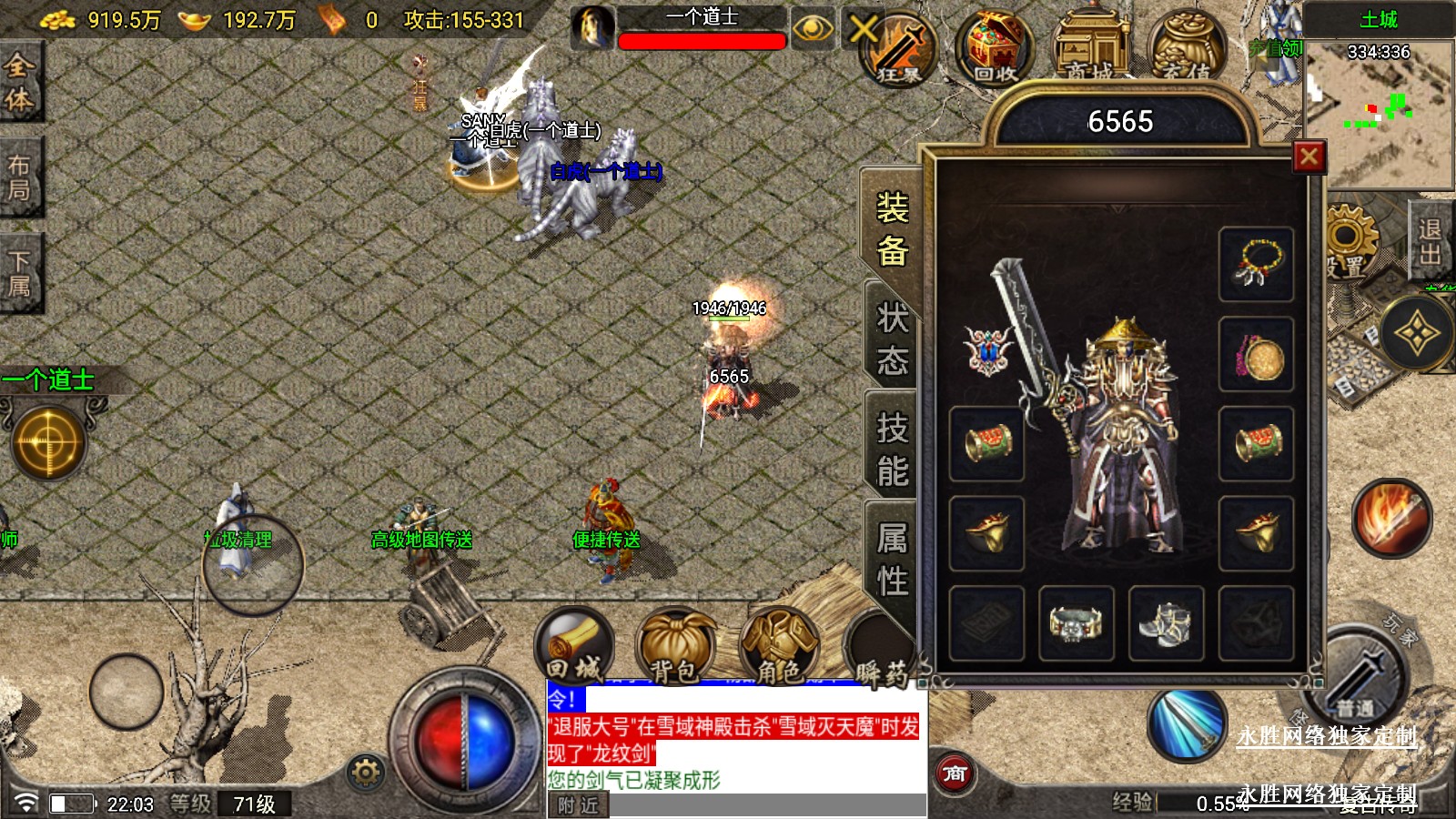Open the 全体 panel button
1456x819 pixels.
click(20, 82)
